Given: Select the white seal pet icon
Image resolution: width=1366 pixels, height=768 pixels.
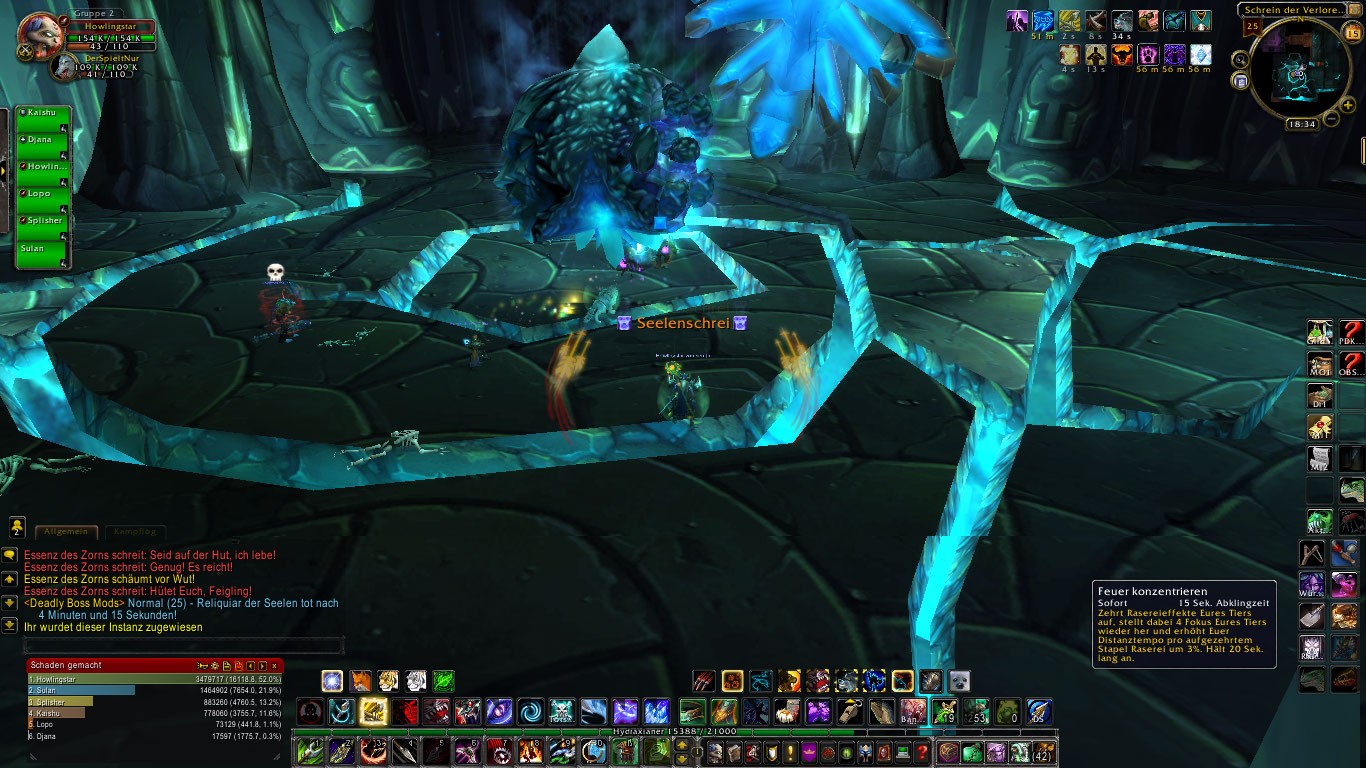Looking at the screenshot, I should click(x=959, y=681).
